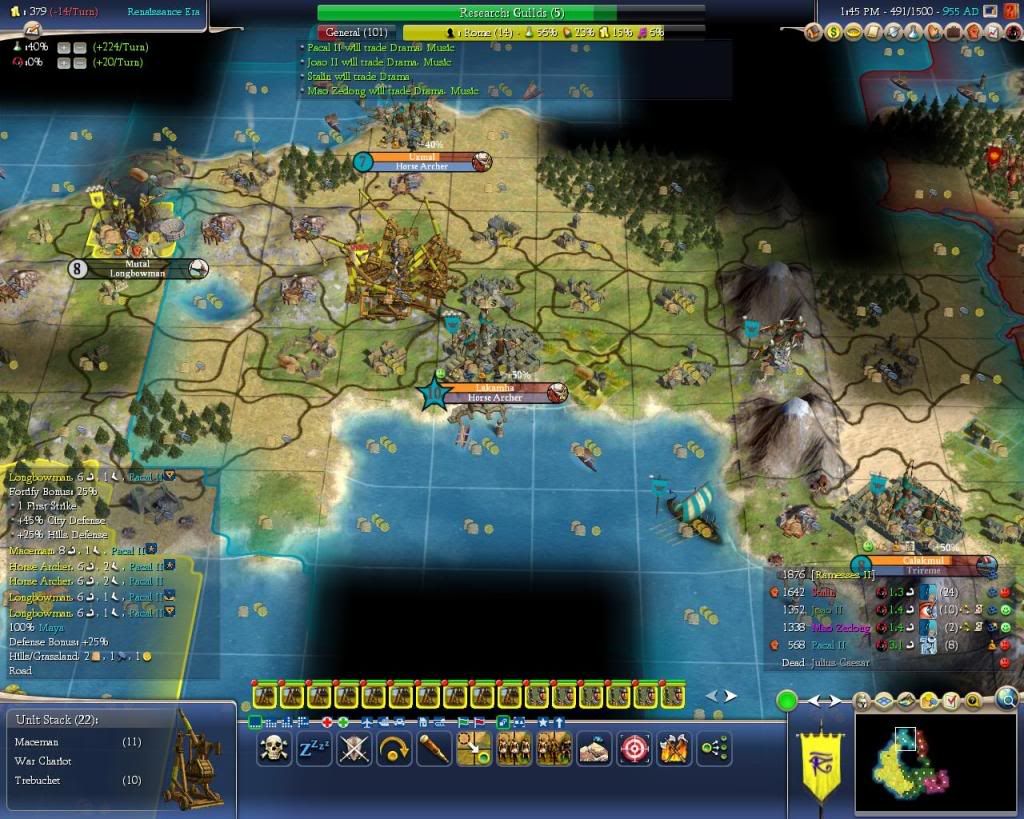Open the globe view magnifier button
The height and width of the screenshot is (819, 1024).
[1007, 699]
